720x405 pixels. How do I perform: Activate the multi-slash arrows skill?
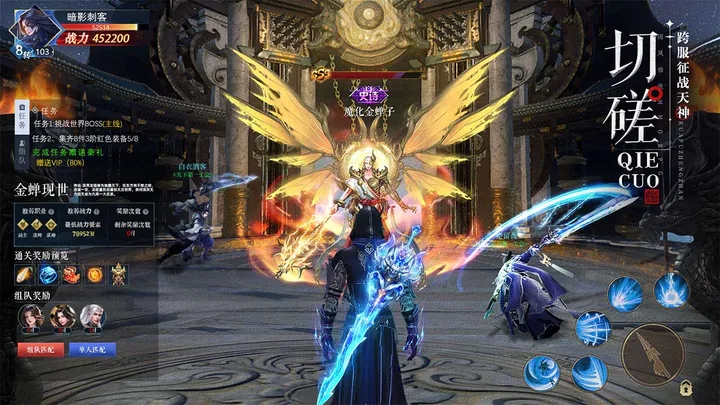[592, 327]
